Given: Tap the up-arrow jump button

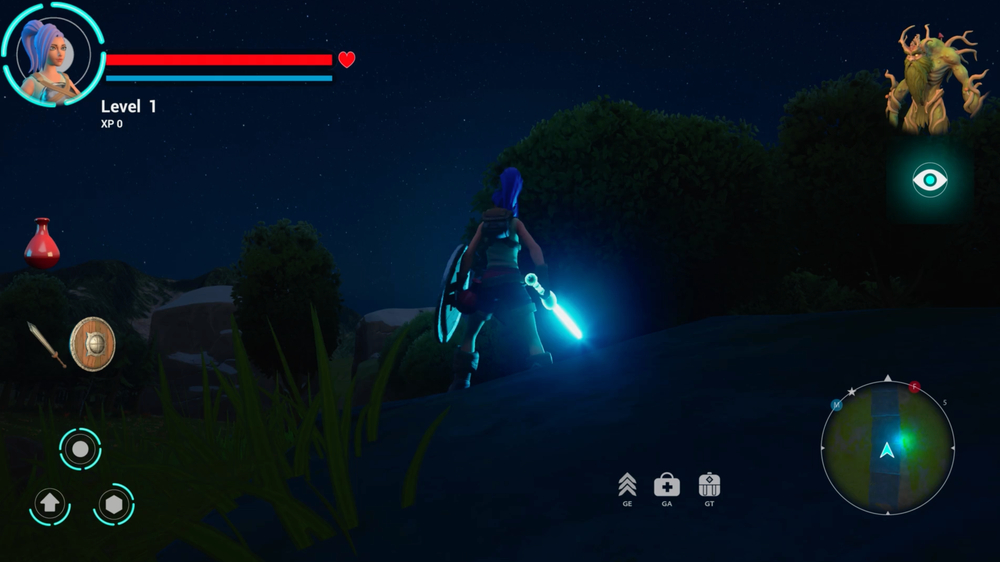Looking at the screenshot, I should coord(49,504).
